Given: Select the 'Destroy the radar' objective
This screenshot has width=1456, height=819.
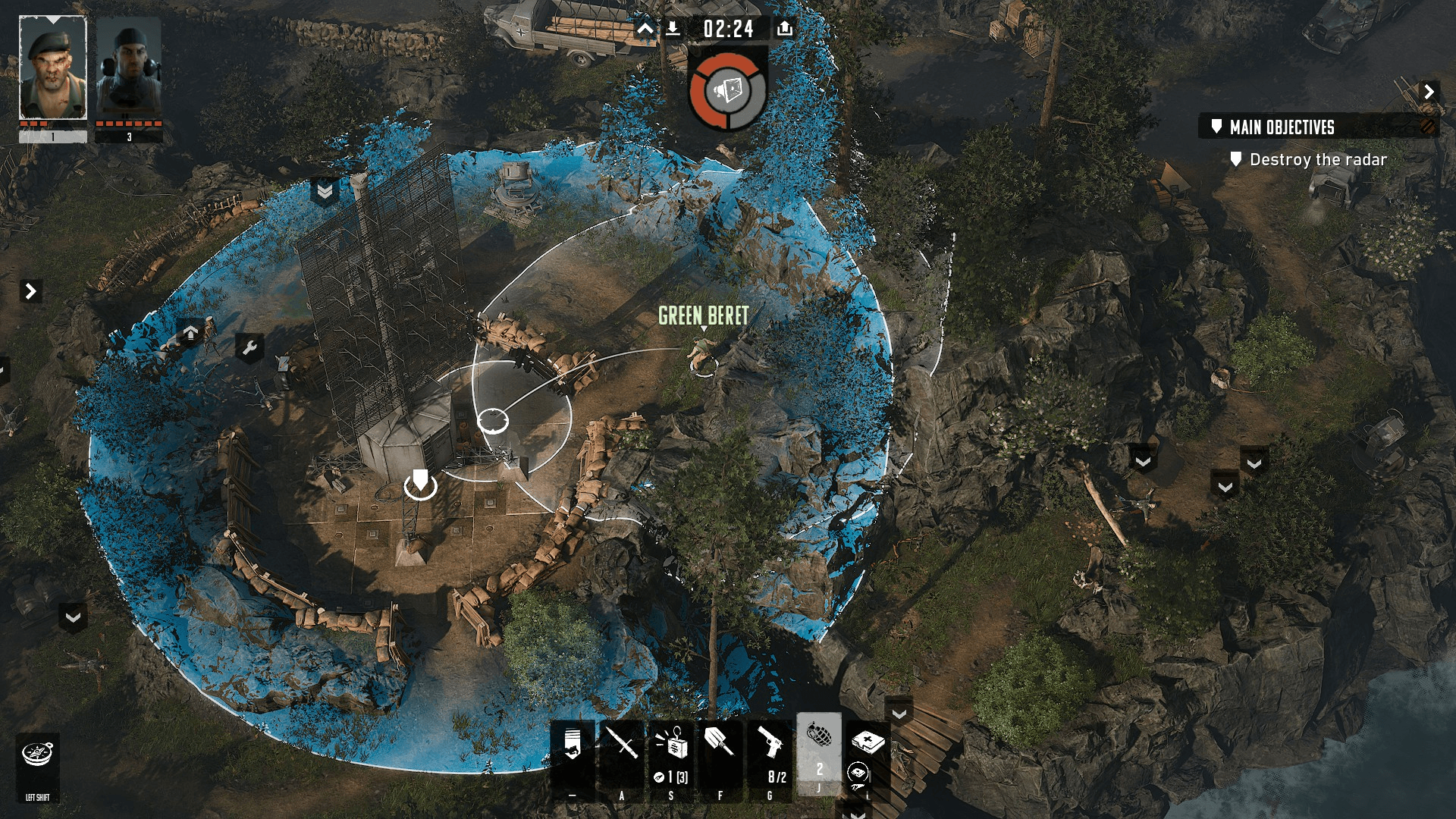Looking at the screenshot, I should point(1317,160).
